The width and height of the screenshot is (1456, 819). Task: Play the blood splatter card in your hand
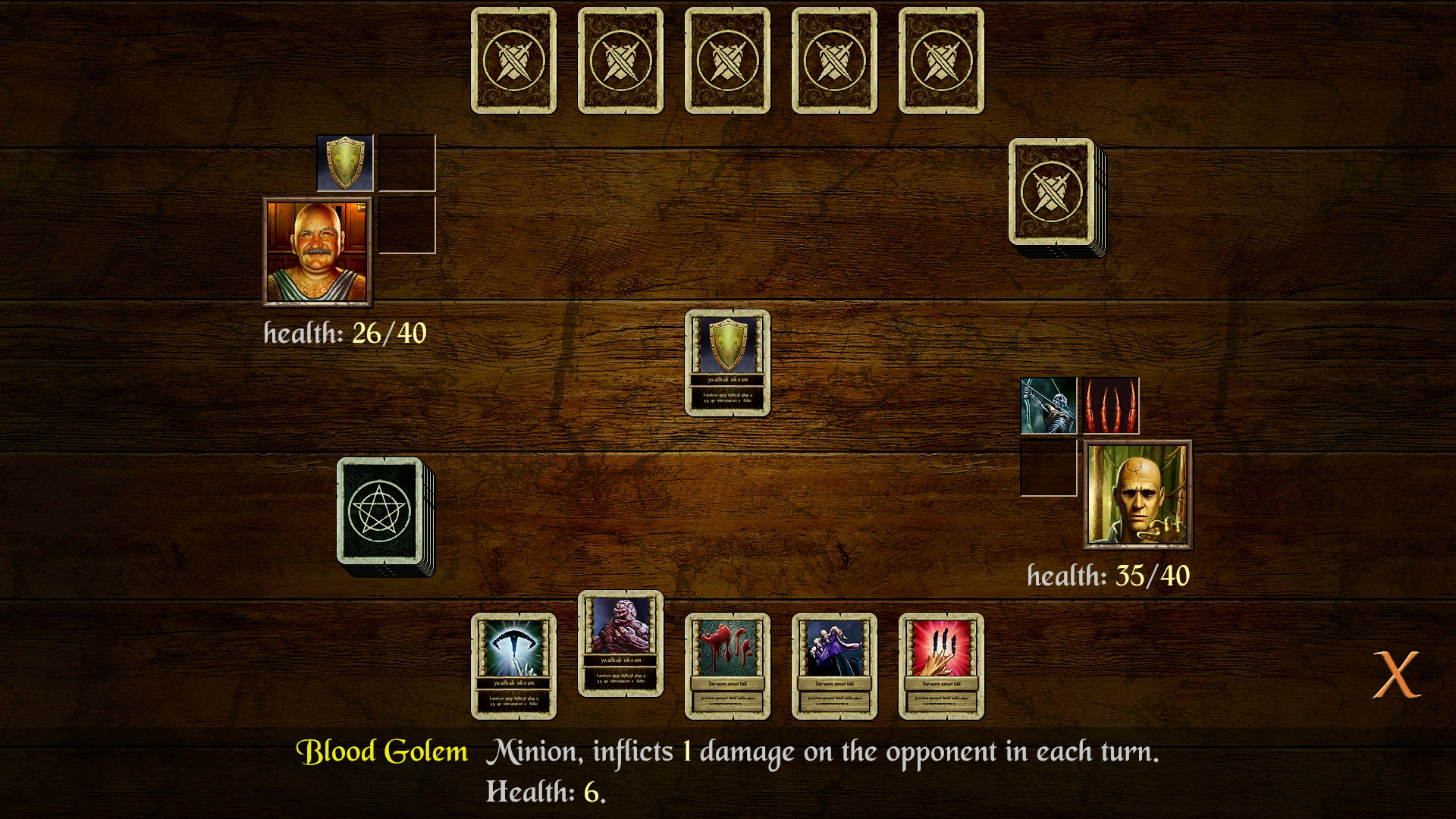[x=728, y=666]
